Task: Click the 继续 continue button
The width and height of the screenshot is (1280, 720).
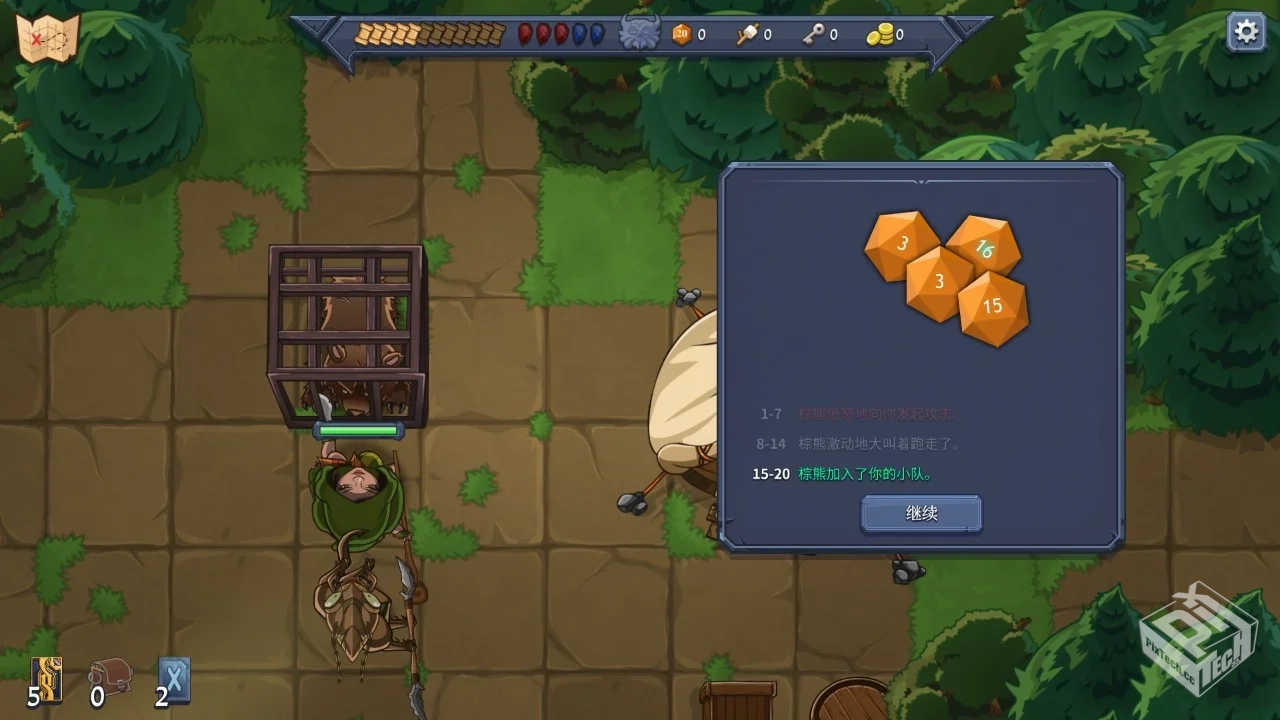Action: [x=921, y=514]
